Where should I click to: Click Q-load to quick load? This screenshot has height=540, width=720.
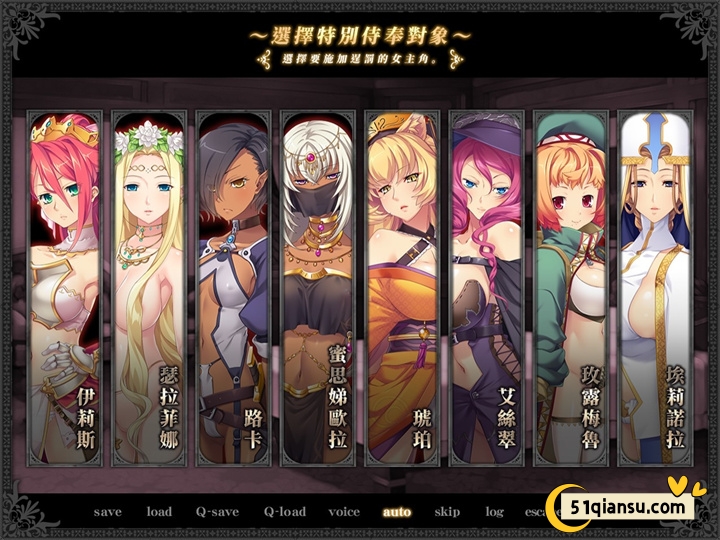285,512
